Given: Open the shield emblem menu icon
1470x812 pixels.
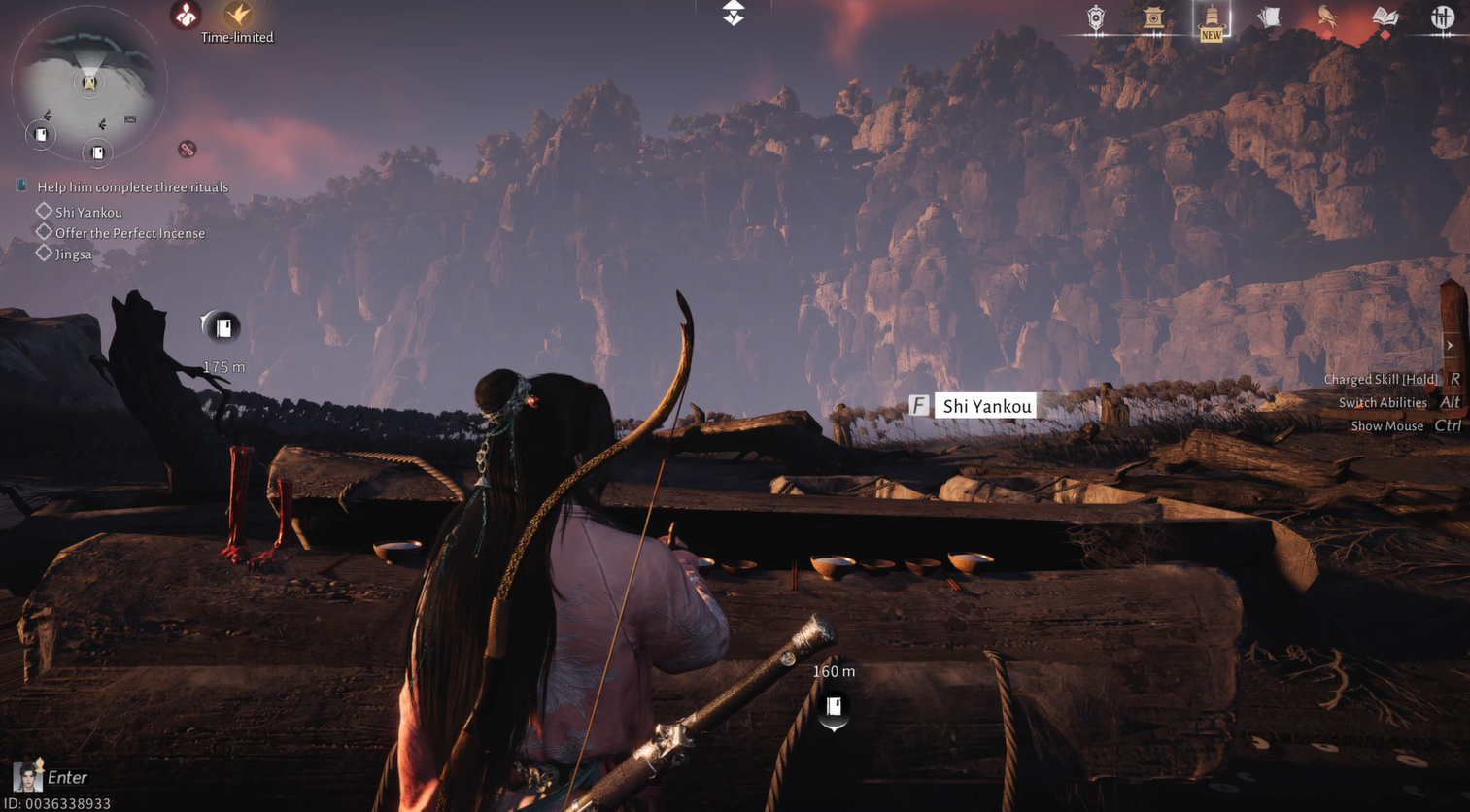Looking at the screenshot, I should coord(1096,18).
